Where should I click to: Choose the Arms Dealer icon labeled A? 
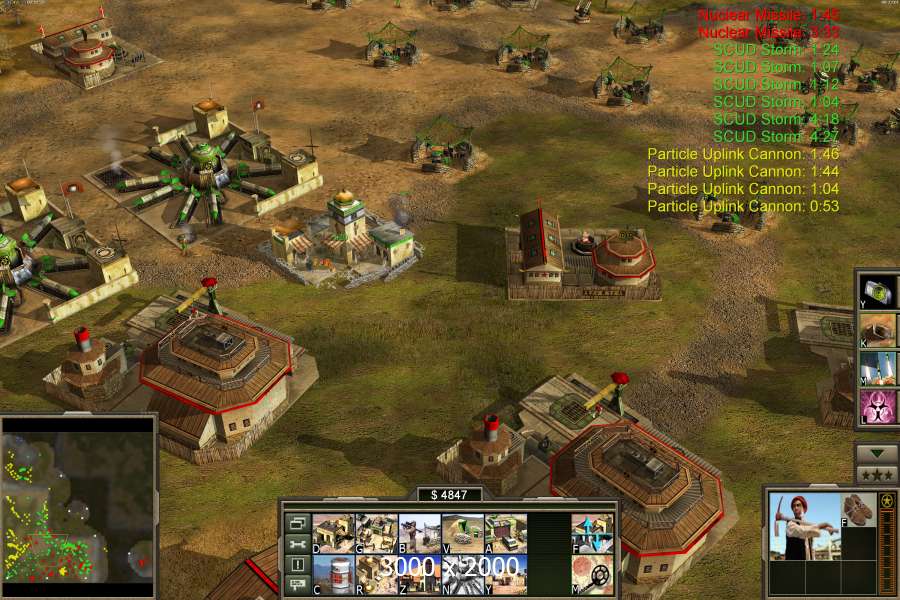pyautogui.click(x=506, y=534)
